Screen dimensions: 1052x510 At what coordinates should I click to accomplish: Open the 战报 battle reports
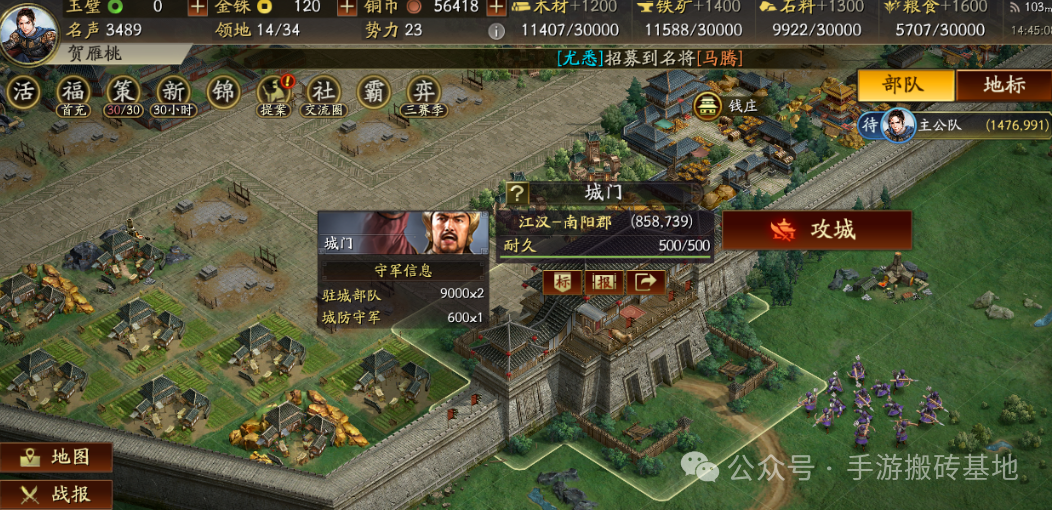coord(57,493)
